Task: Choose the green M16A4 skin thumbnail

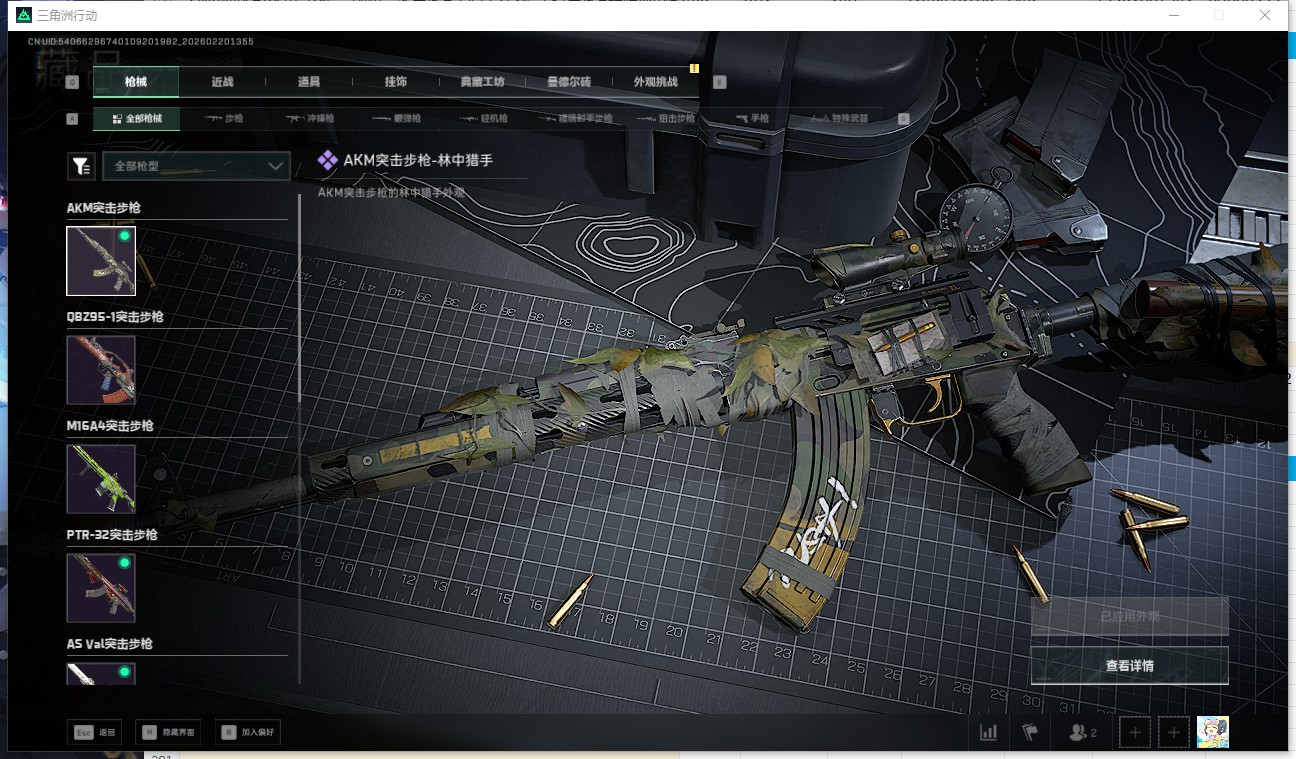Action: point(101,479)
